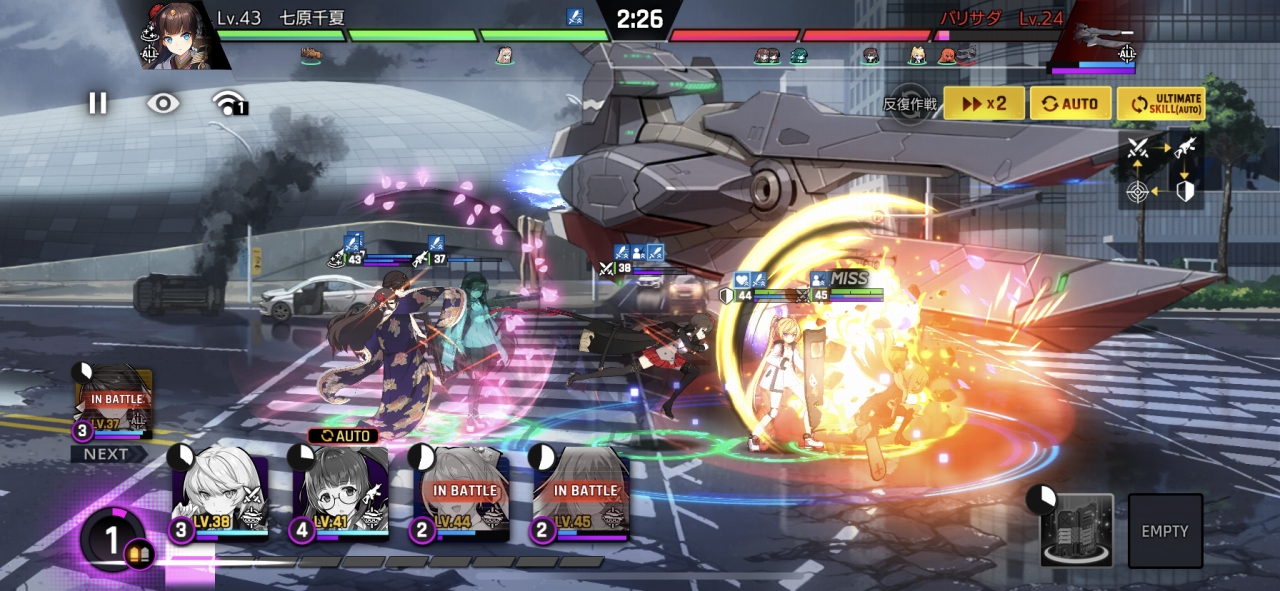Tap the 反復作戦 repeat operation button
The image size is (1280, 591).
910,103
